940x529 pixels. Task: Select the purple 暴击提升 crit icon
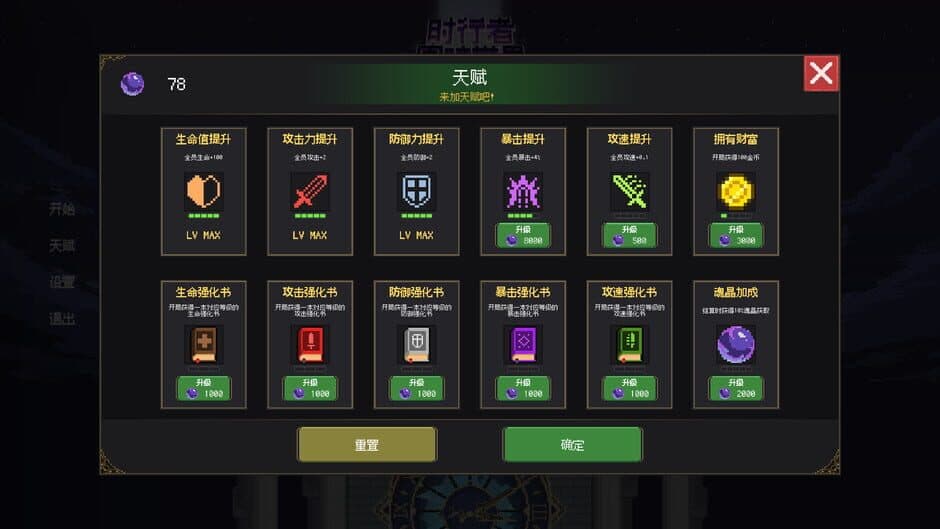[522, 190]
